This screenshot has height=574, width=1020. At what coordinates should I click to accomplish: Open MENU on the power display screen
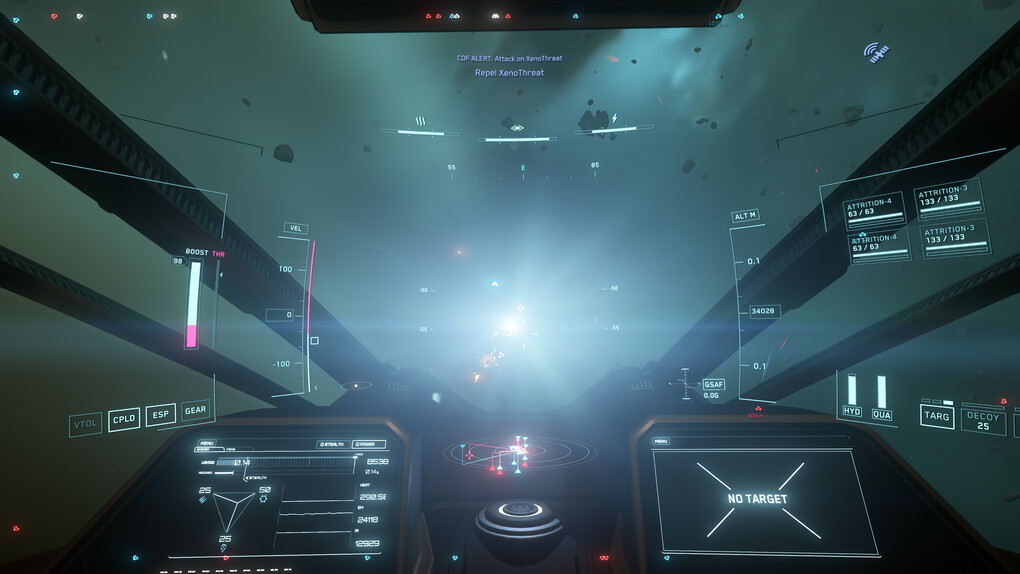207,443
